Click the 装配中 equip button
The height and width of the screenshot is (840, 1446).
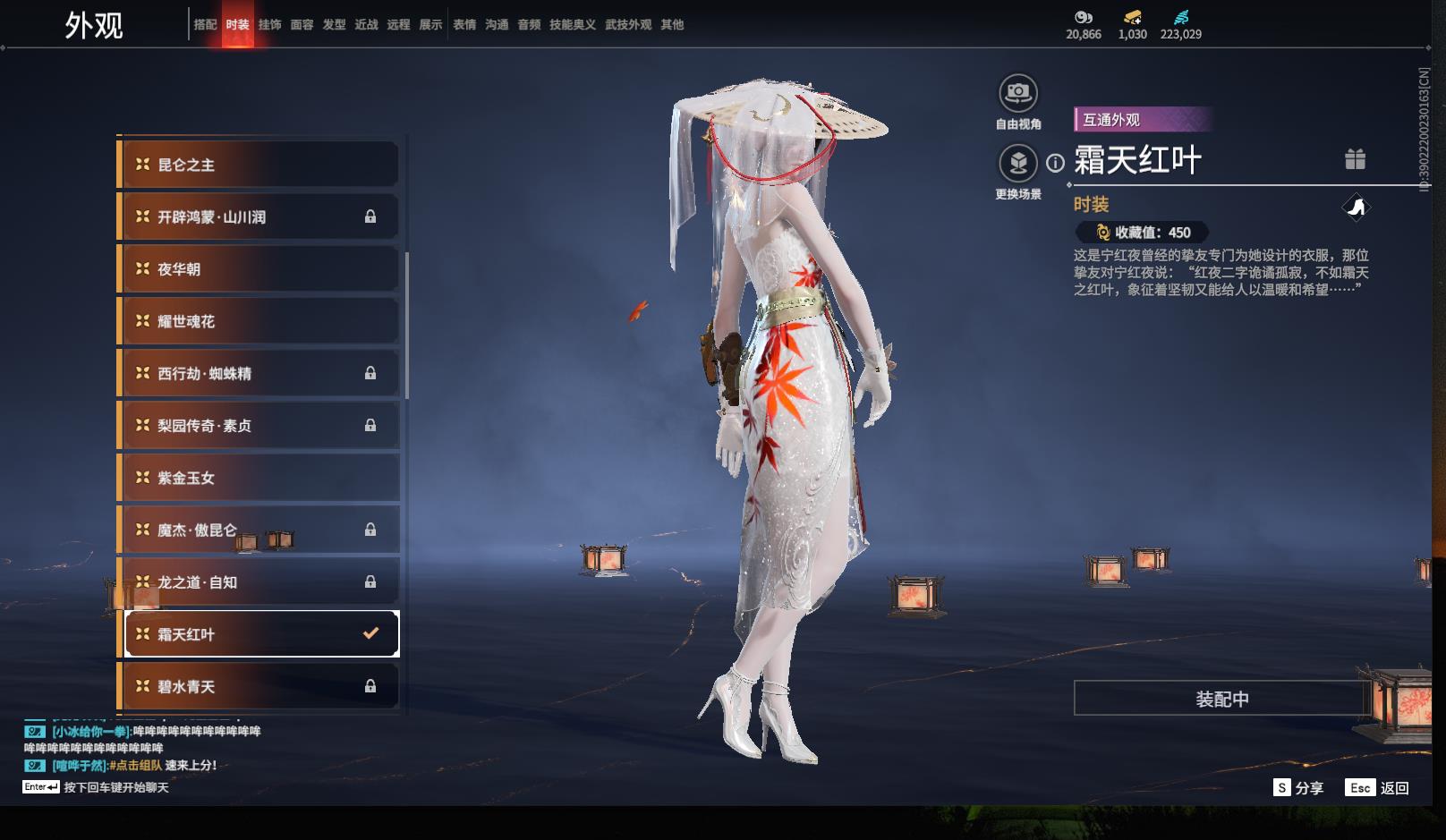pyautogui.click(x=1221, y=699)
